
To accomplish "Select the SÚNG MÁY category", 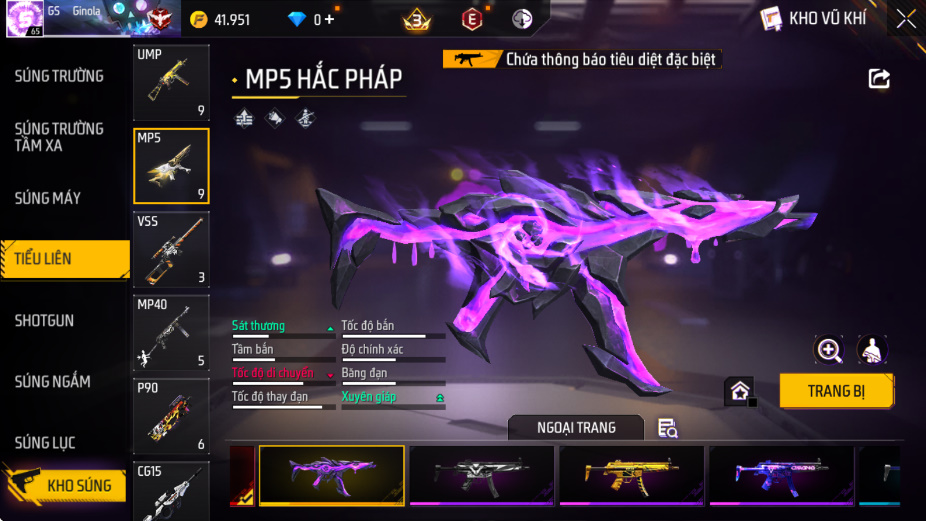I will [x=48, y=198].
